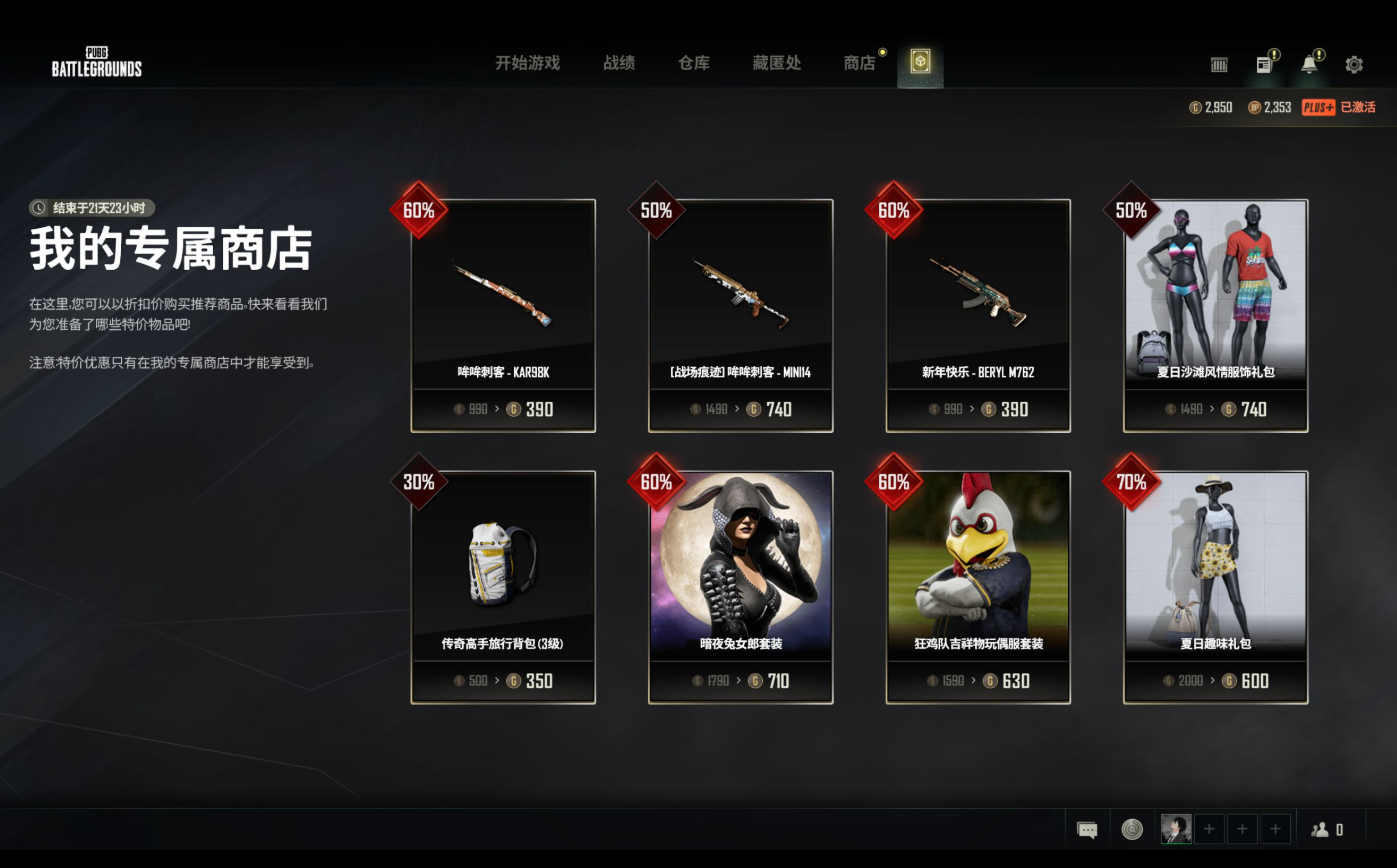This screenshot has height=868, width=1397.
Task: Open the 开始游戏 tab
Action: [x=527, y=63]
